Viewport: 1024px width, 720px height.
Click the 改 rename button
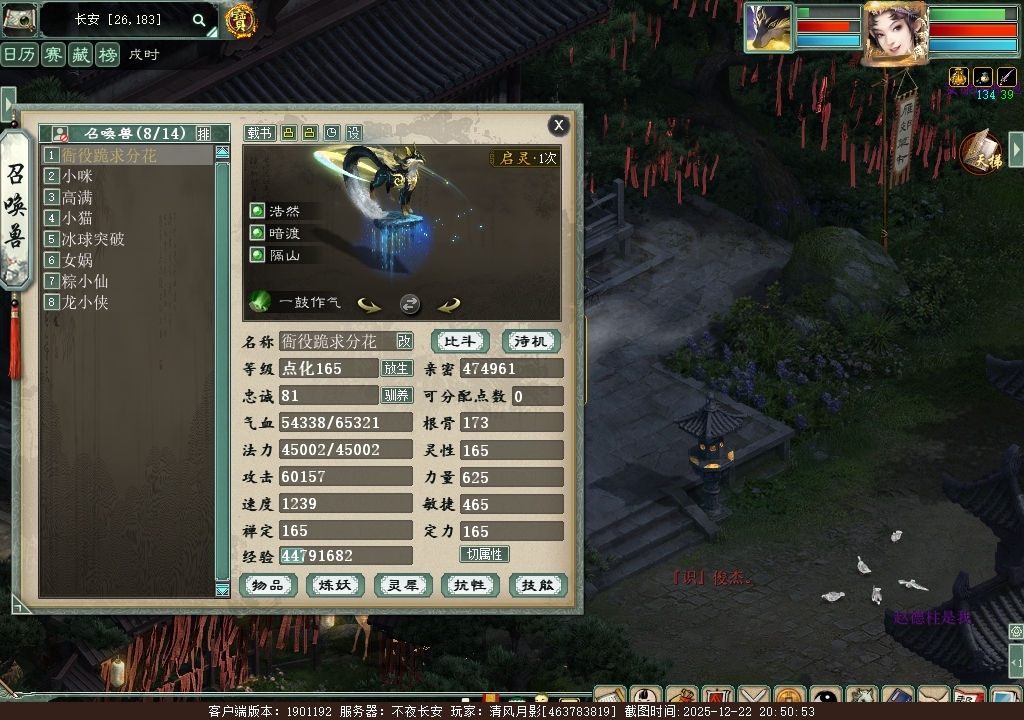click(x=404, y=341)
